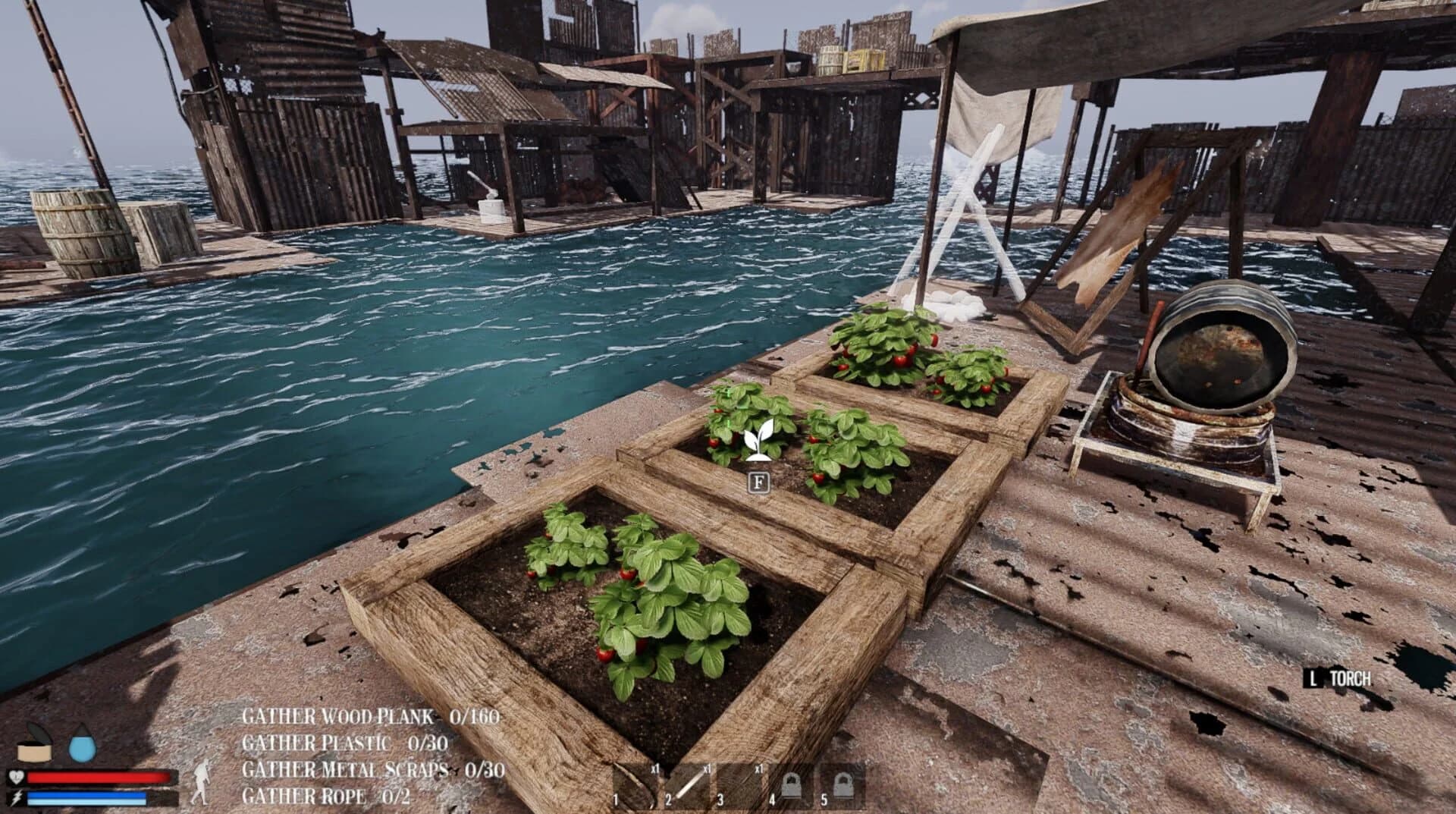Image resolution: width=1456 pixels, height=814 pixels.
Task: Click the blue water droplet thirst icon
Action: pyautogui.click(x=81, y=748)
